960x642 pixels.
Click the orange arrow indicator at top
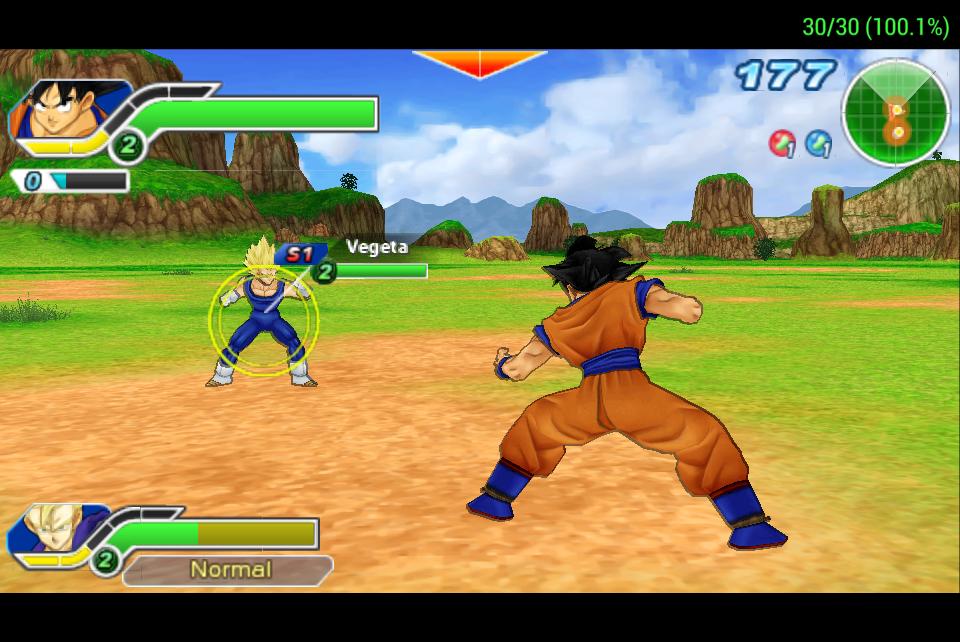[480, 63]
